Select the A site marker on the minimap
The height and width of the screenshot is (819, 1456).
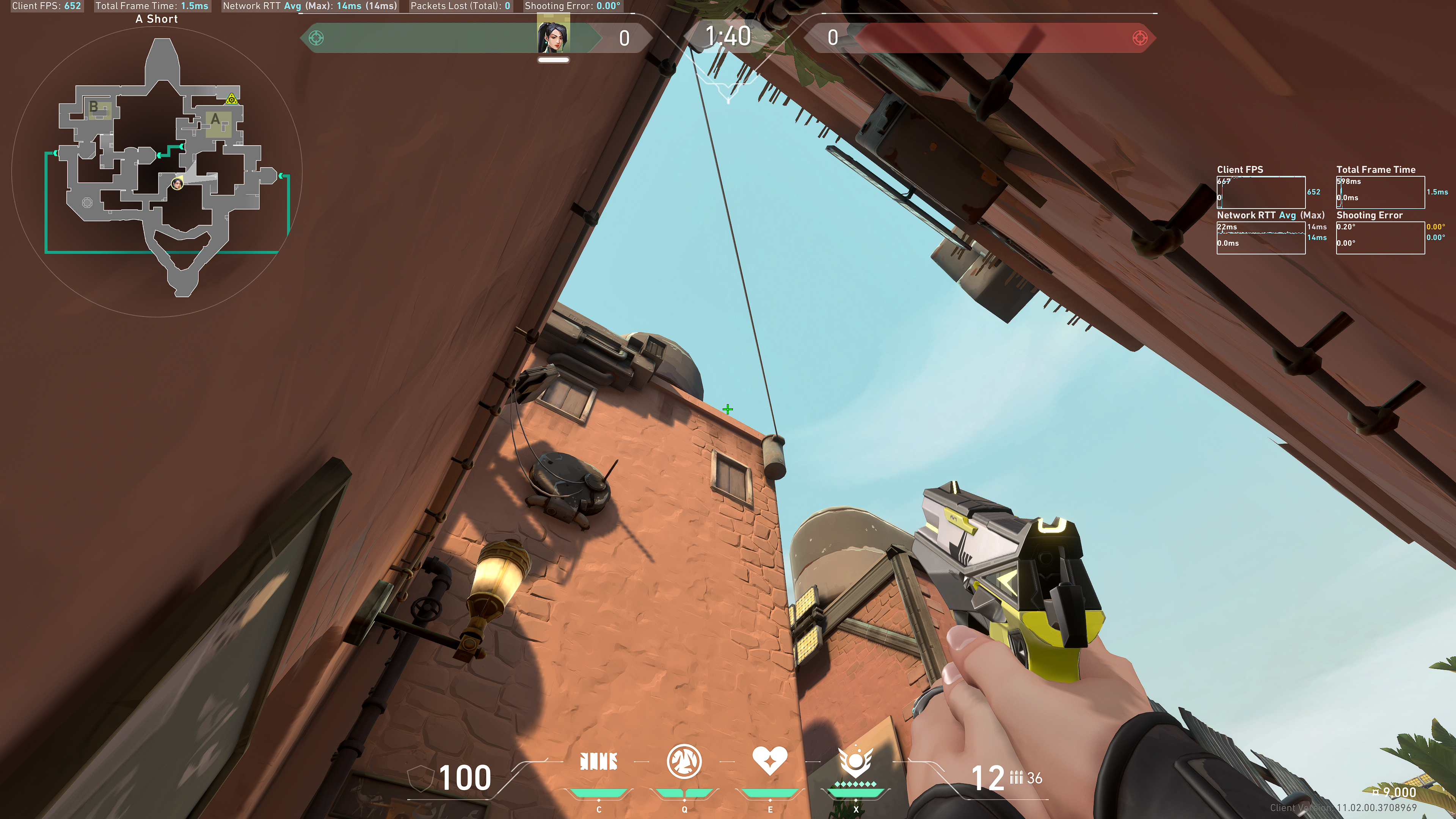tap(215, 120)
